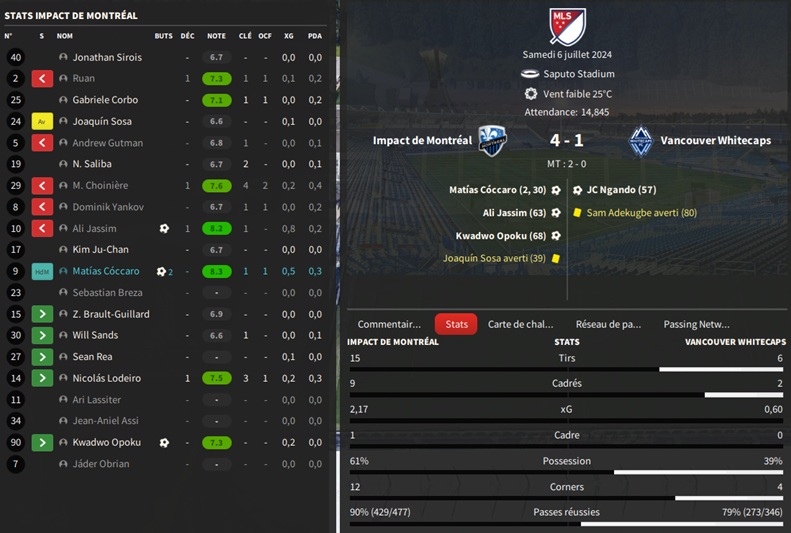This screenshot has height=533, width=791.
Task: Show the Carte de chaleur tab
Action: [x=519, y=324]
